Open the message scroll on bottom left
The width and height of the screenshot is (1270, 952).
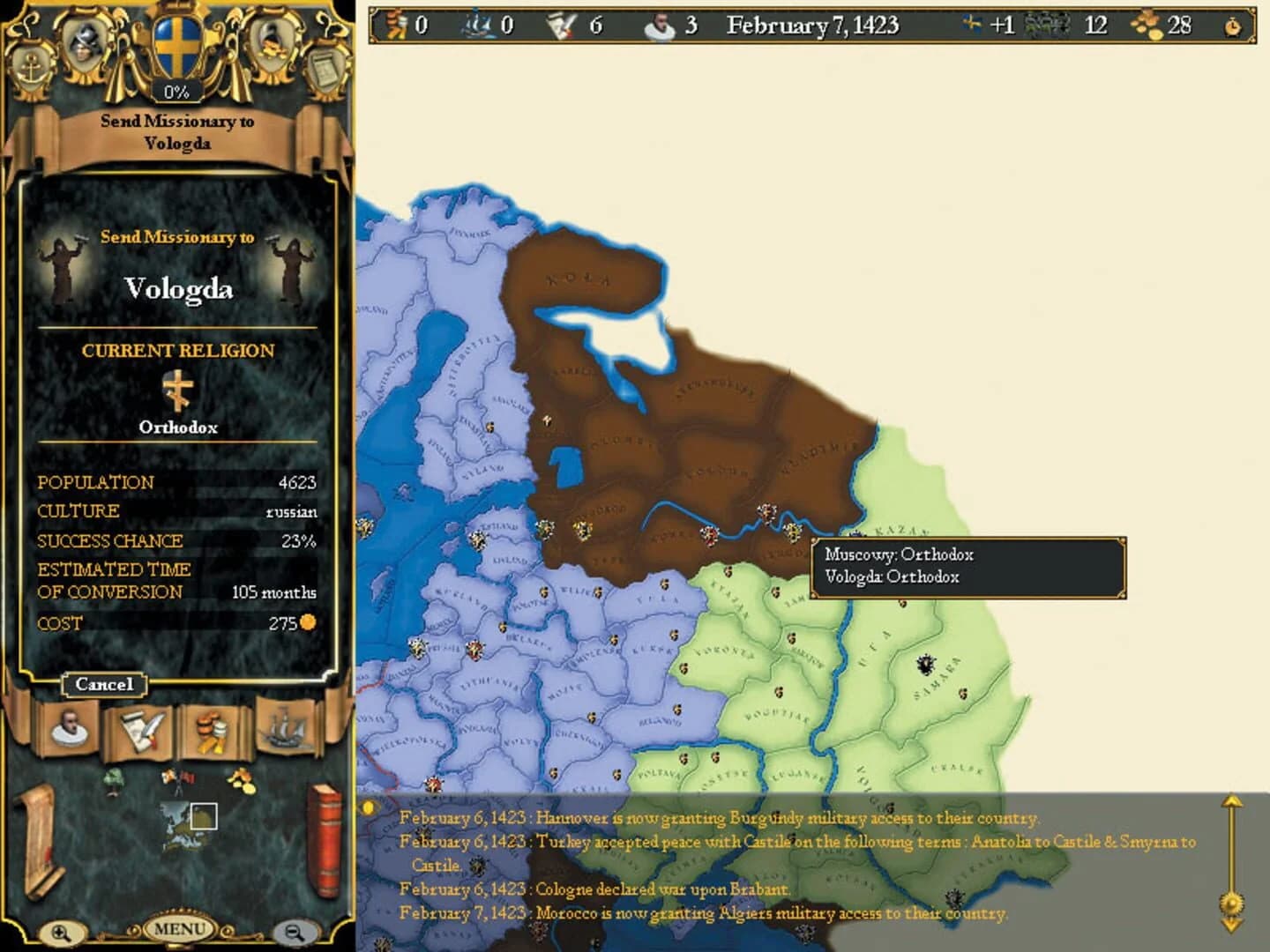click(x=40, y=839)
